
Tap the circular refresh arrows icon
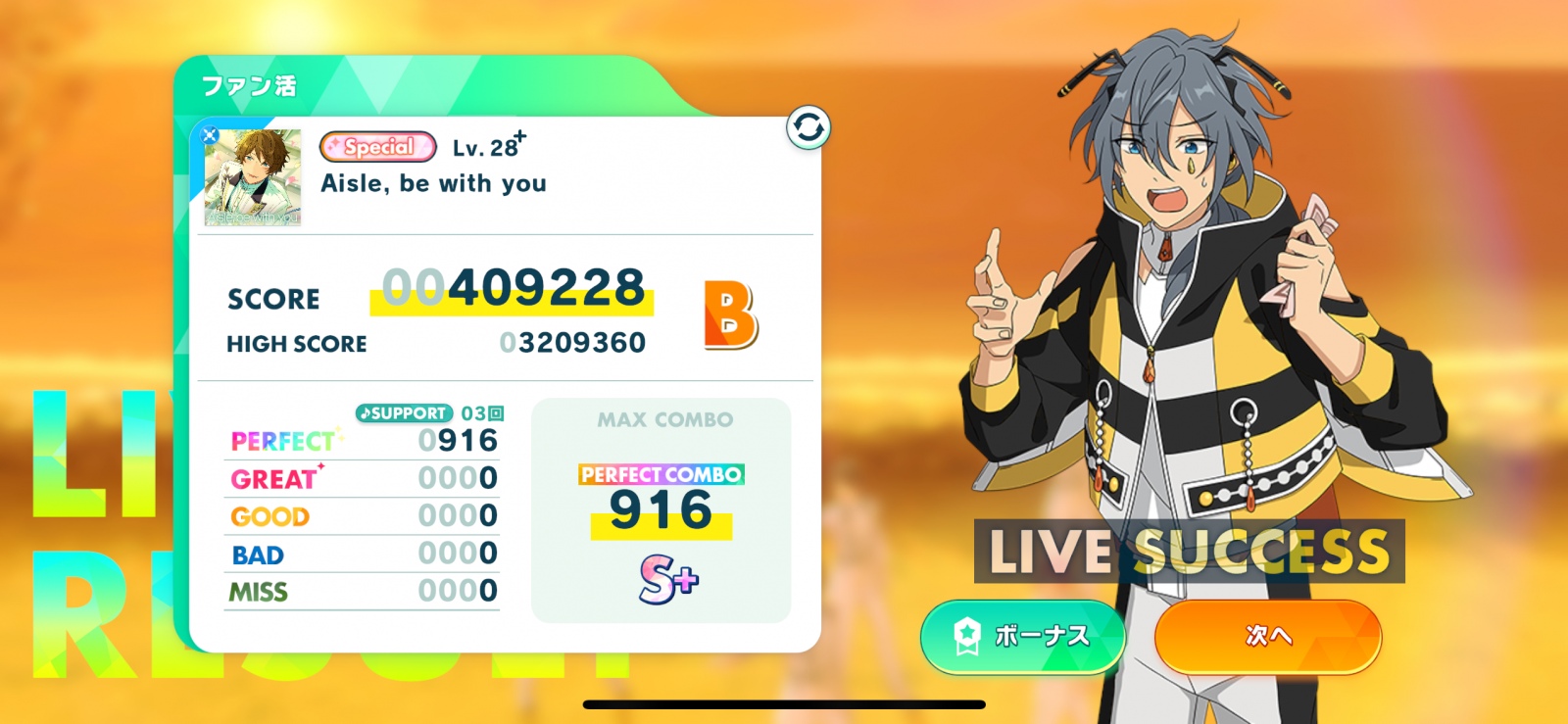coord(808,128)
